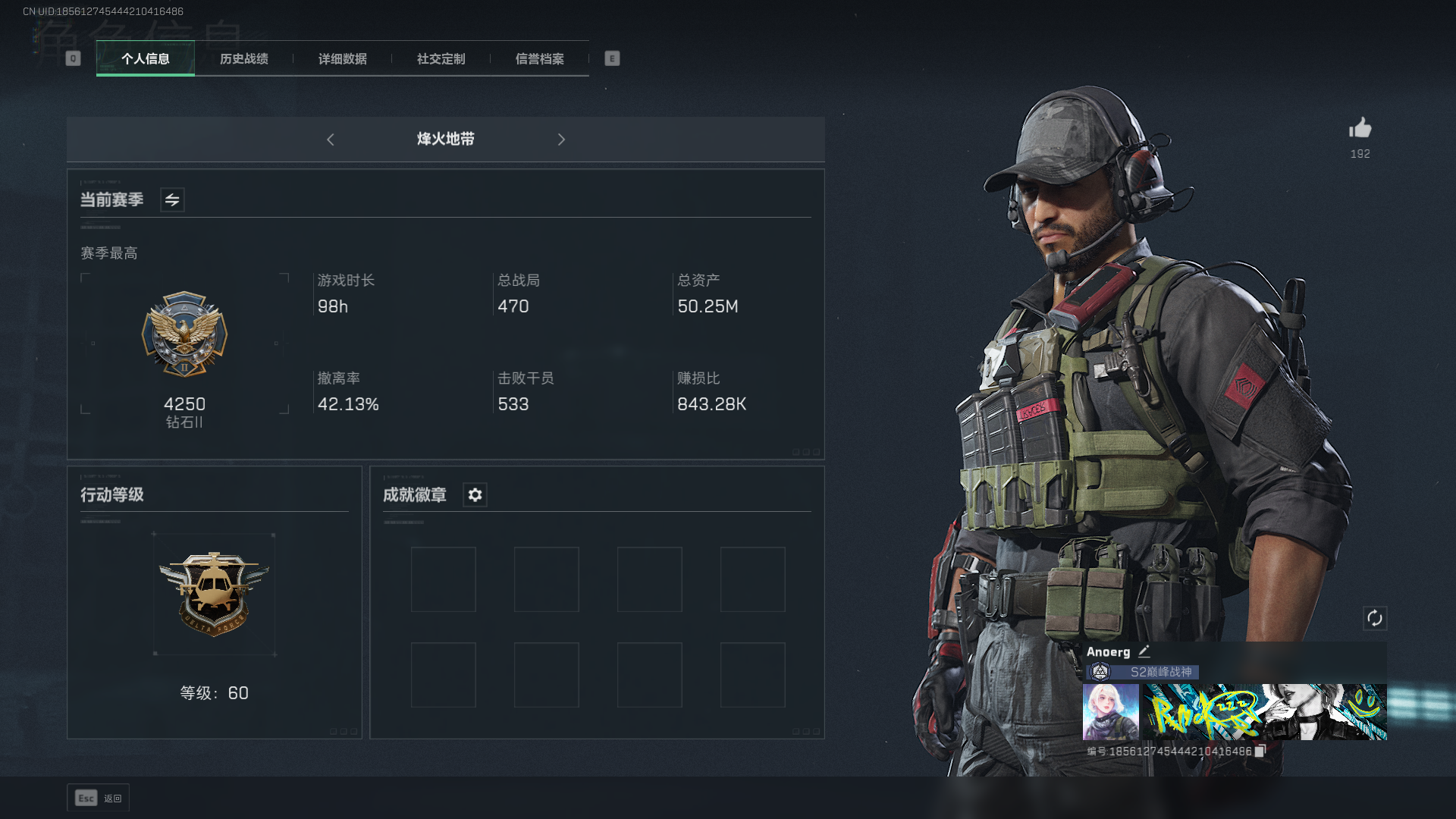This screenshot has height=819, width=1456.
Task: Edit the player name Anoerg
Action: click(x=1144, y=651)
